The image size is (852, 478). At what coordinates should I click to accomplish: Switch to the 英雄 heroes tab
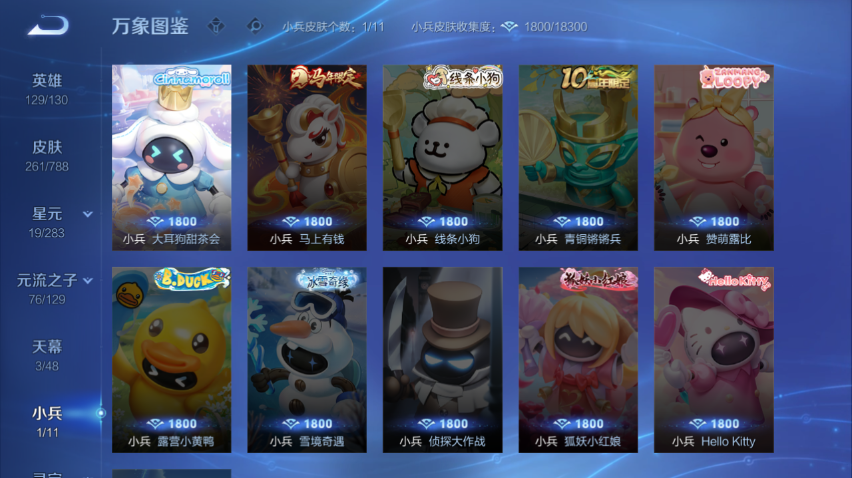(47, 88)
